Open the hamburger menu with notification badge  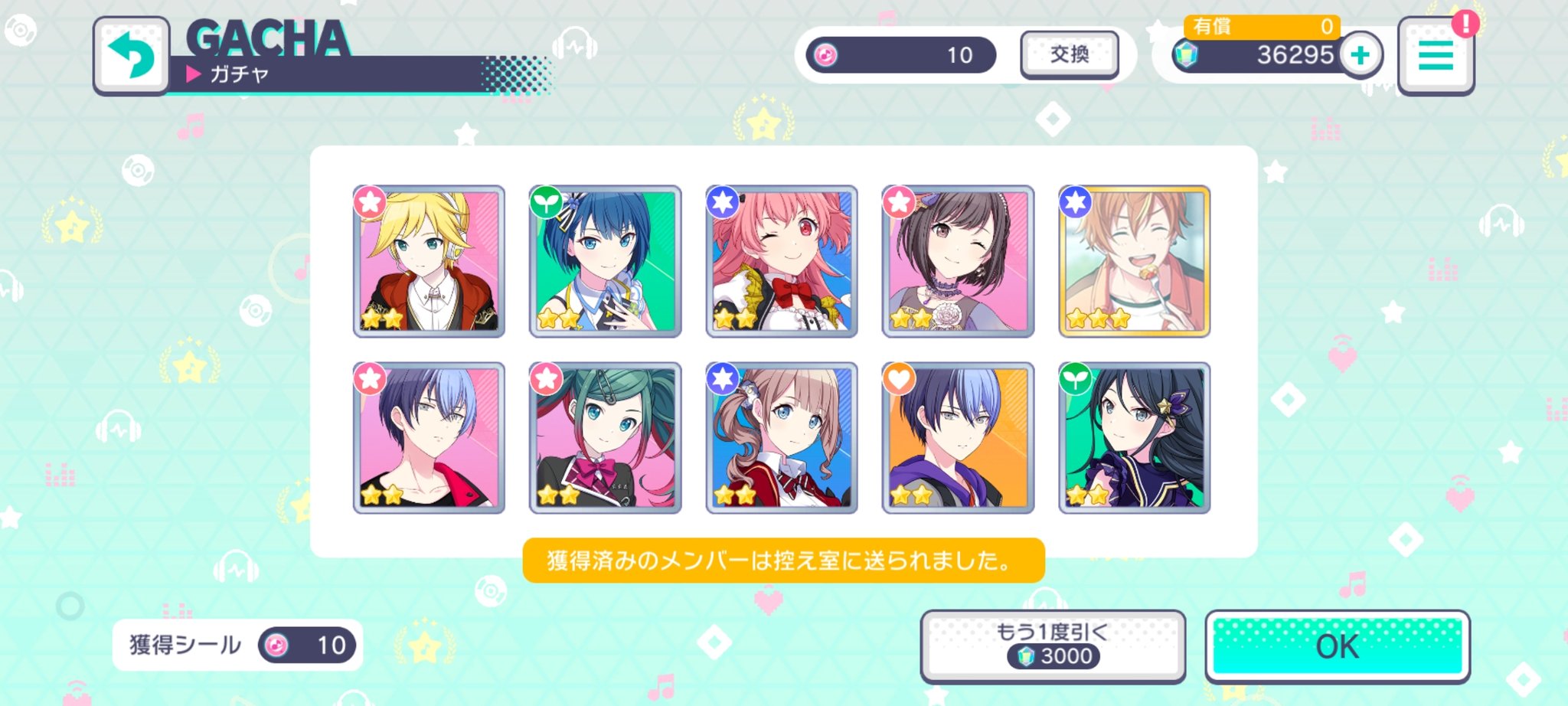pos(1436,55)
